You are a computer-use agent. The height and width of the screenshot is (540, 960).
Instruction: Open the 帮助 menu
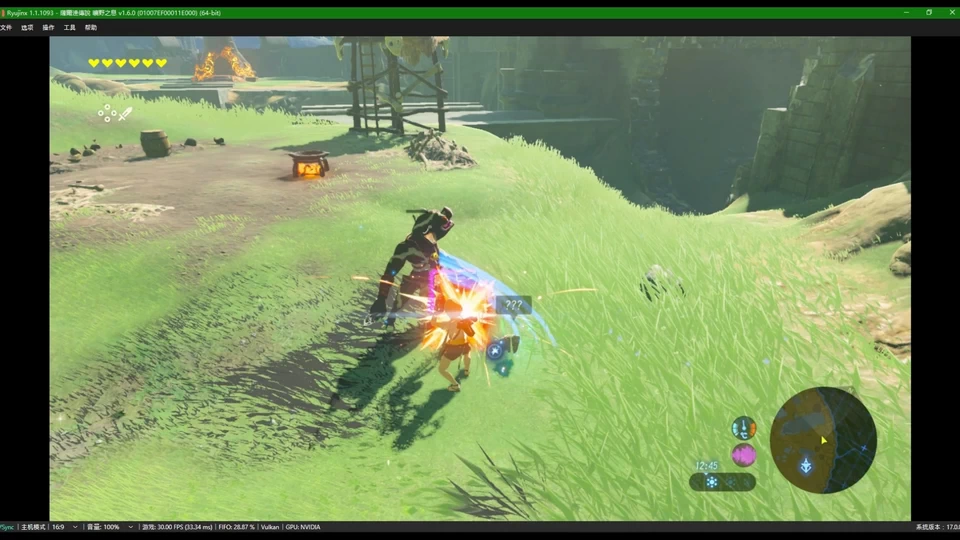pyautogui.click(x=91, y=28)
